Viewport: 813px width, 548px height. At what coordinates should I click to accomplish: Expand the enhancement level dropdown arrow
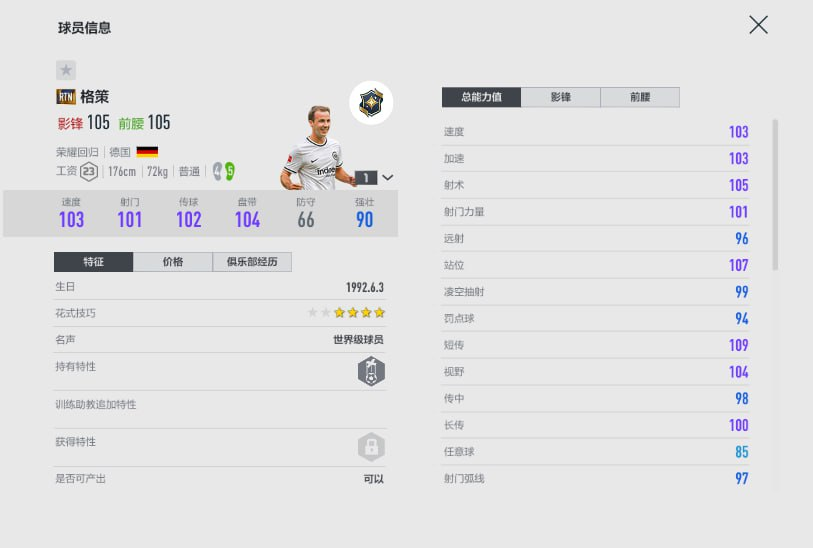click(x=388, y=177)
